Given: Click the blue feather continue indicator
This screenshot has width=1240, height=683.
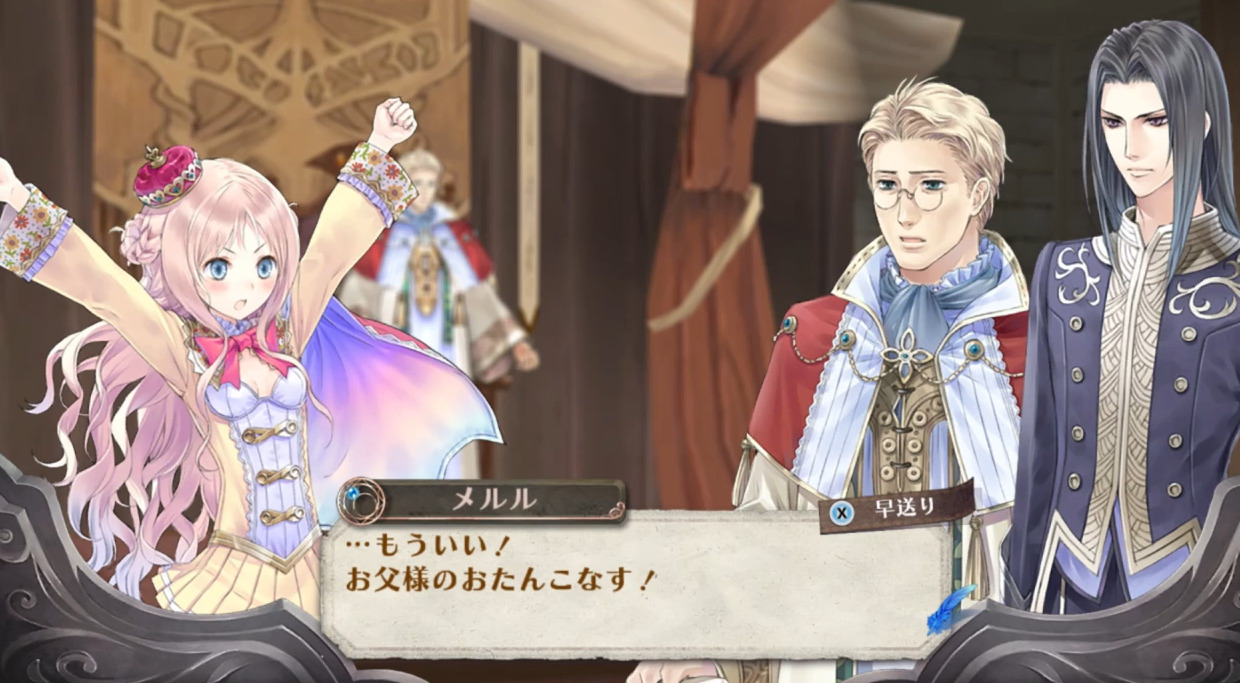Looking at the screenshot, I should 947,610.
